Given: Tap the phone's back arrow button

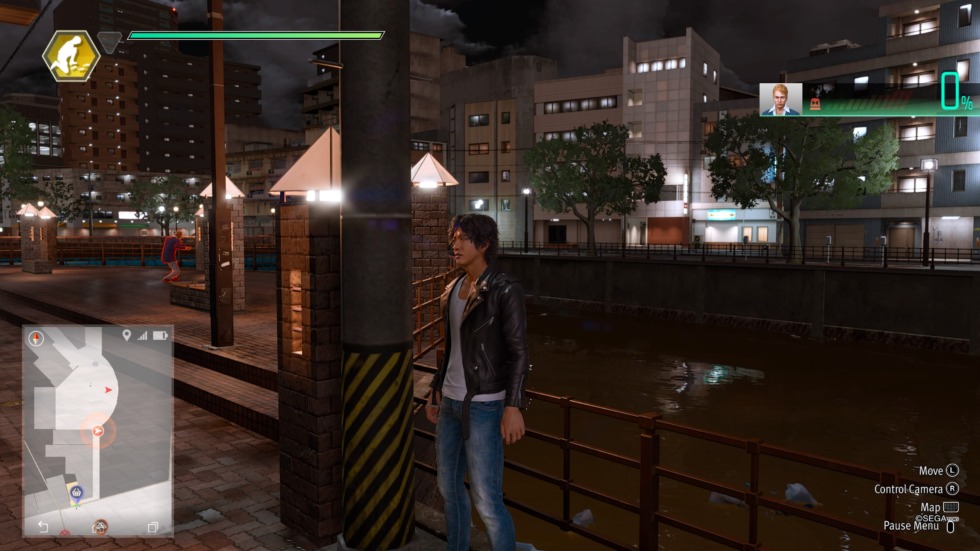Looking at the screenshot, I should (x=43, y=526).
